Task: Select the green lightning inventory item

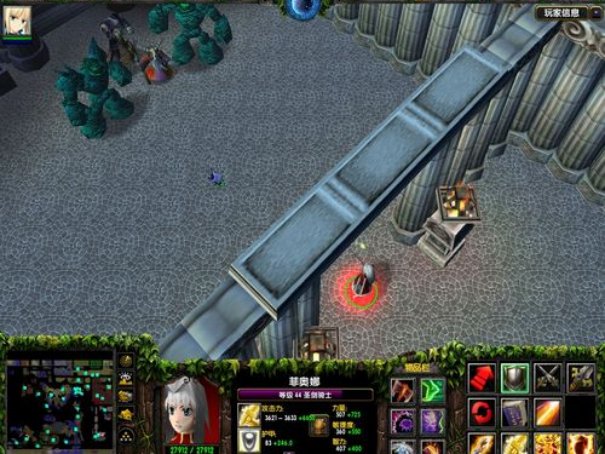Action: [x=433, y=390]
